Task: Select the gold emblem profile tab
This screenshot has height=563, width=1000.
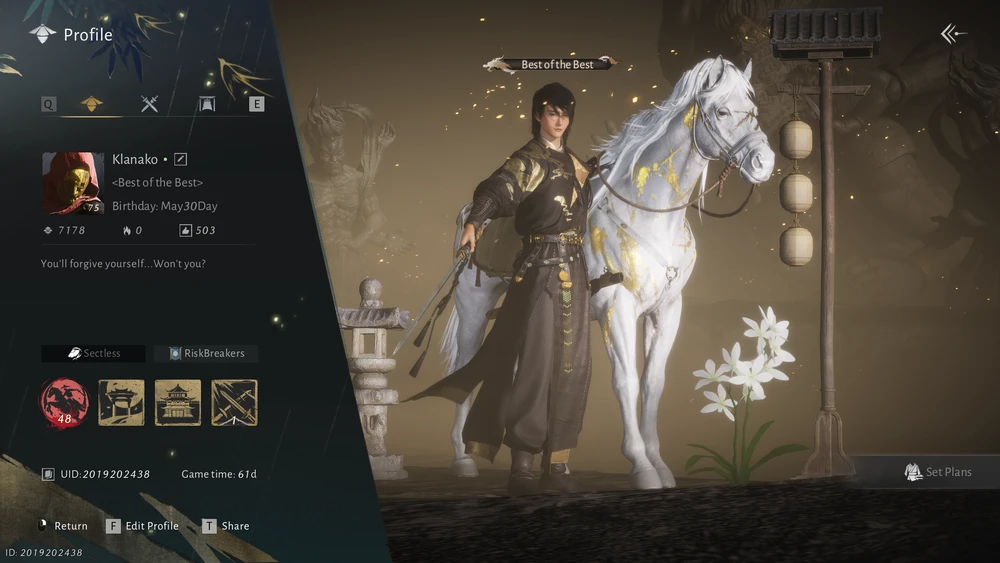Action: coord(92,103)
